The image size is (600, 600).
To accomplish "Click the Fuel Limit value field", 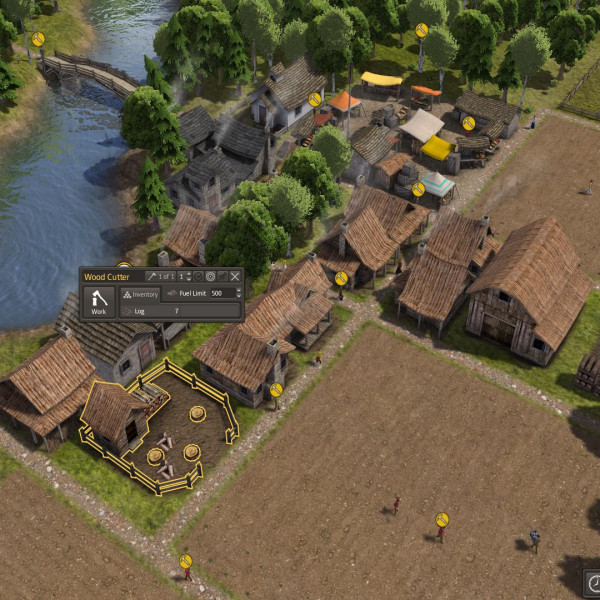I will (x=218, y=294).
